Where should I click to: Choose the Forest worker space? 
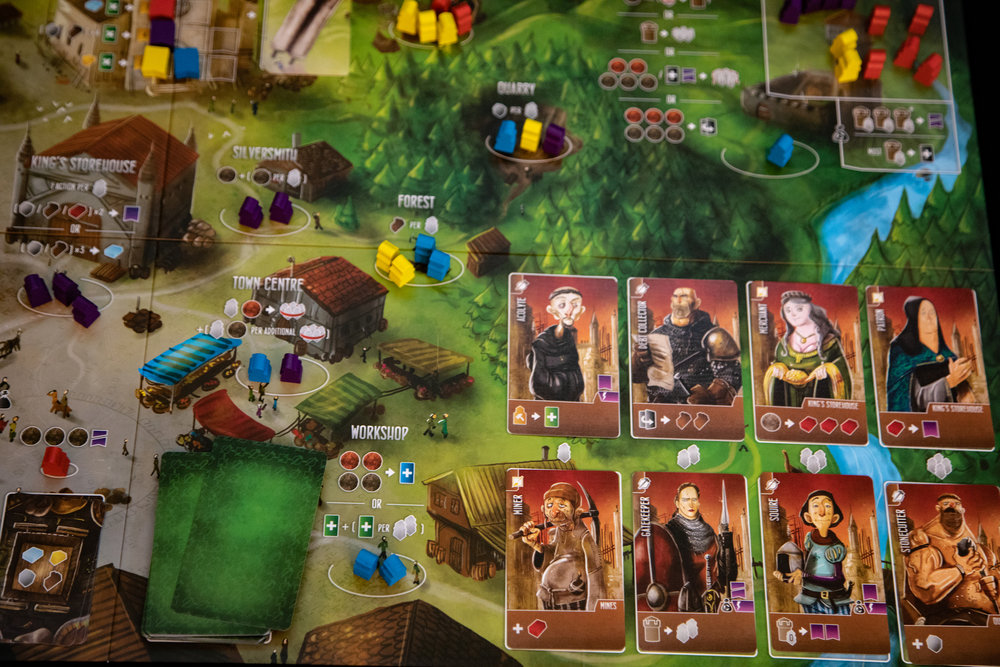point(412,260)
